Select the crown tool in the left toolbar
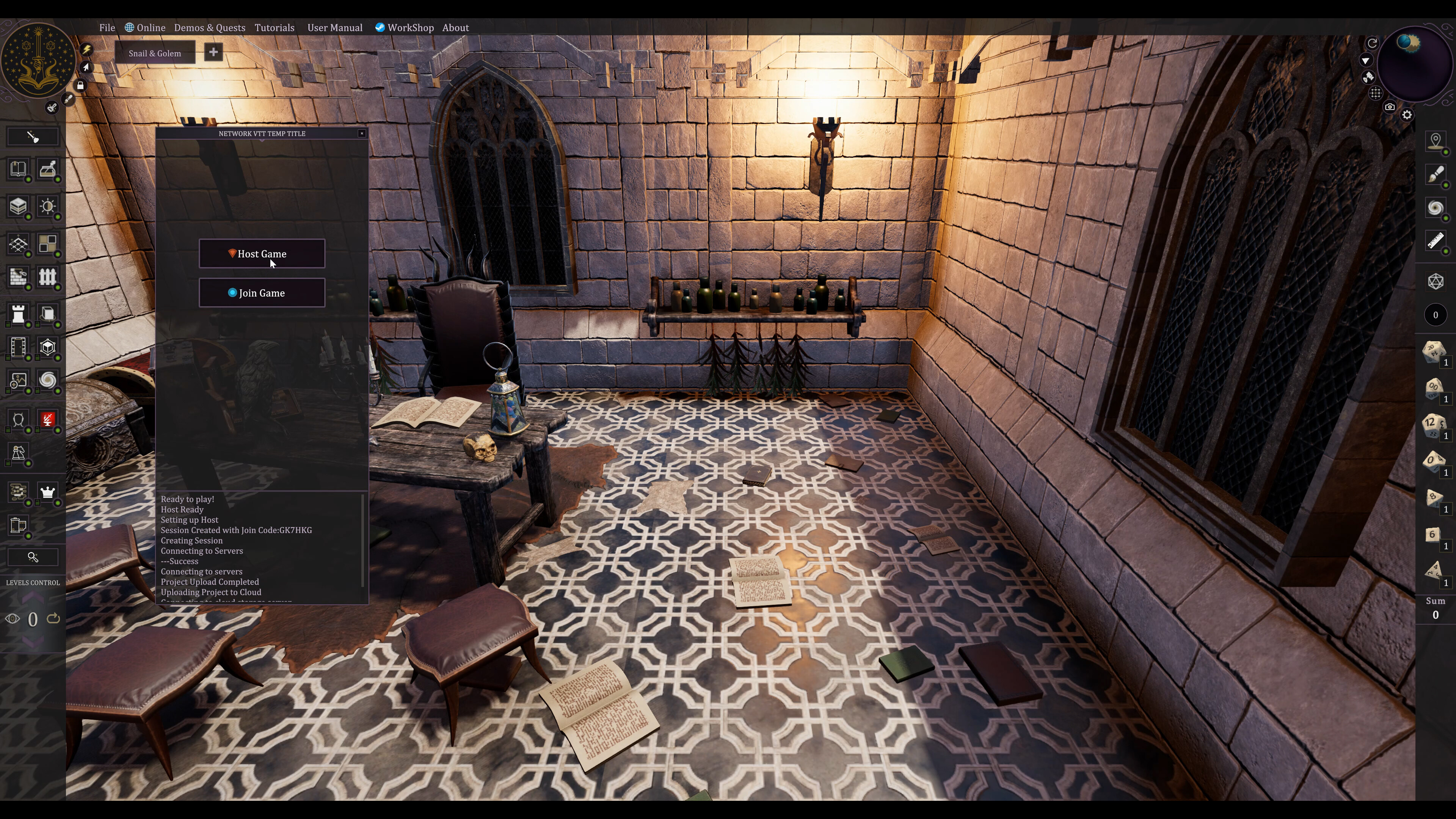This screenshot has height=819, width=1456. (47, 492)
